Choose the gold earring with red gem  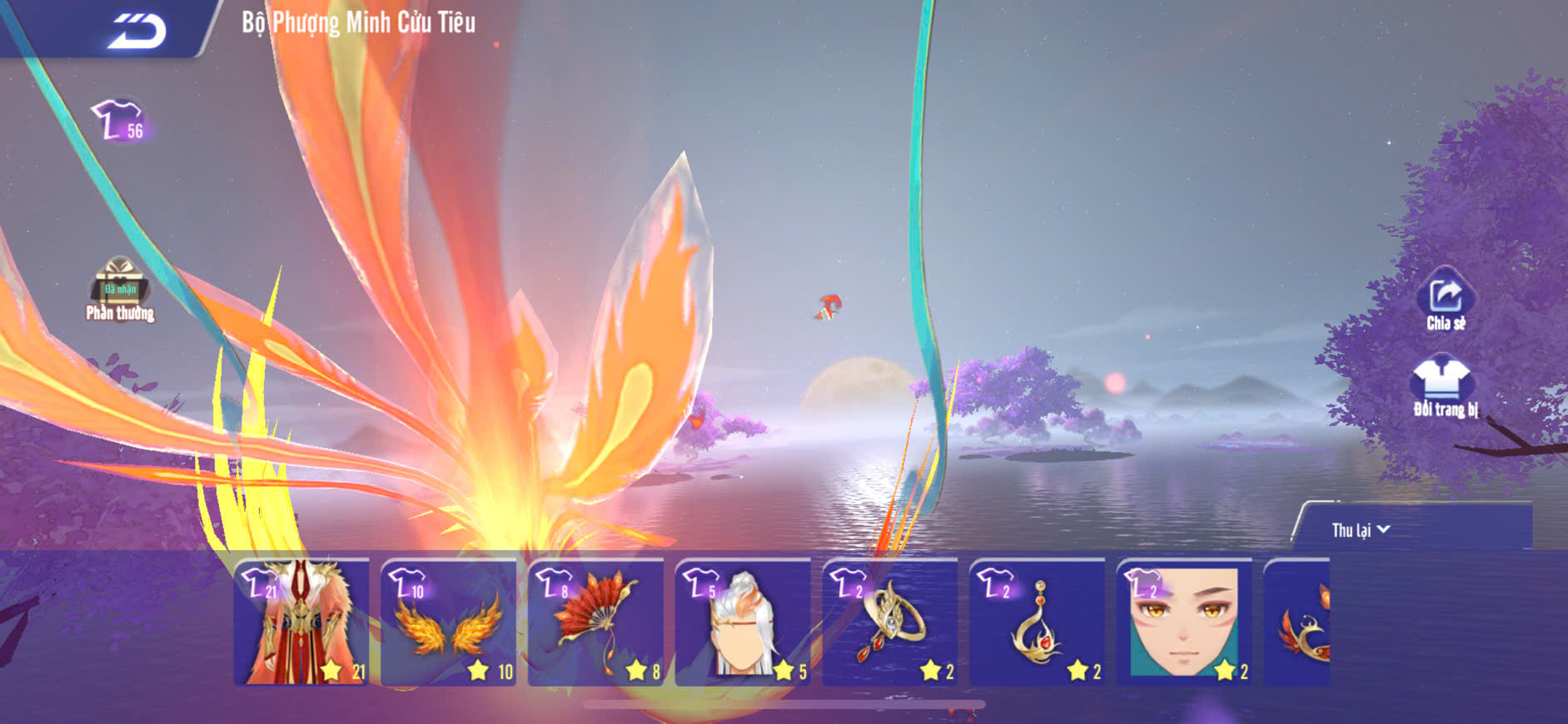1038,622
